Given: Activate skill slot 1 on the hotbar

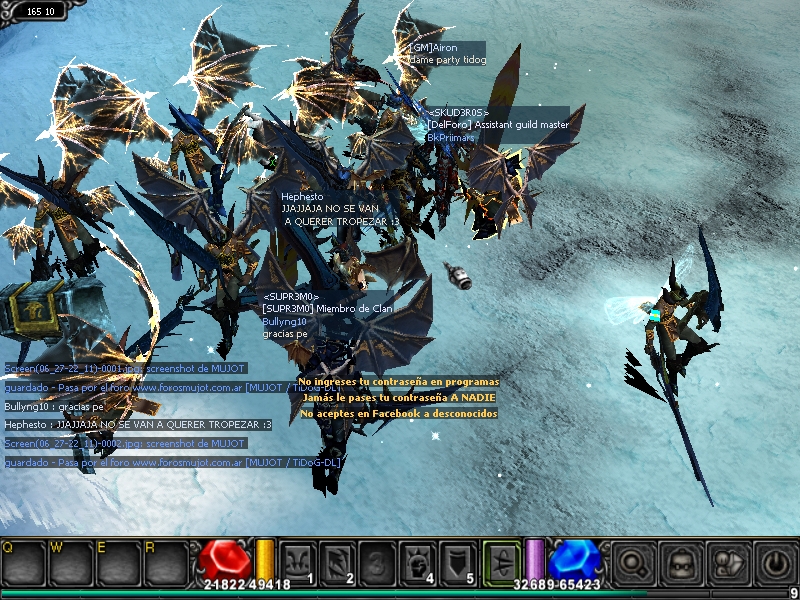Looking at the screenshot, I should click(x=297, y=561).
